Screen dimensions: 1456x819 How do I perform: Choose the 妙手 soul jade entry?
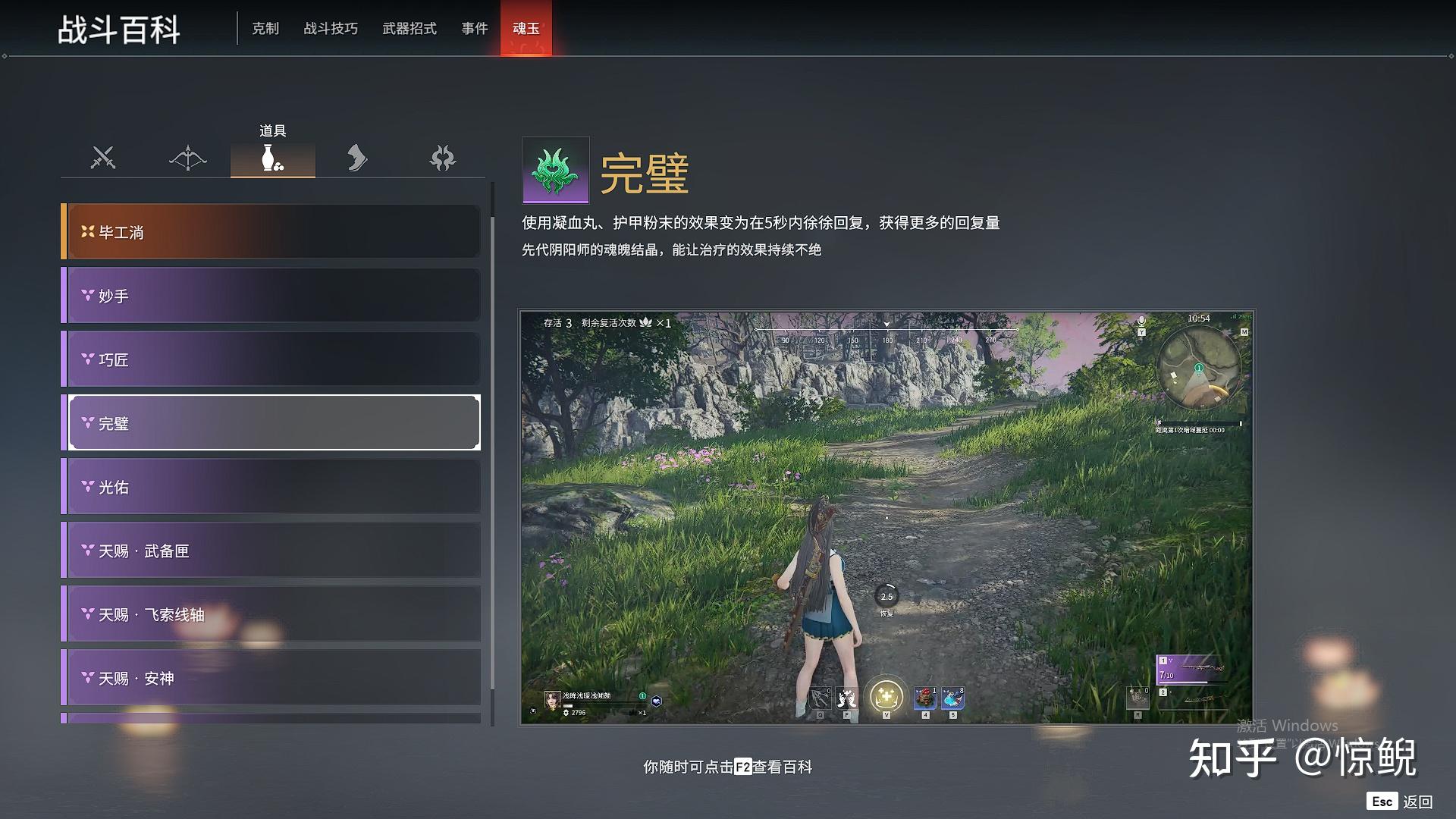tap(273, 296)
